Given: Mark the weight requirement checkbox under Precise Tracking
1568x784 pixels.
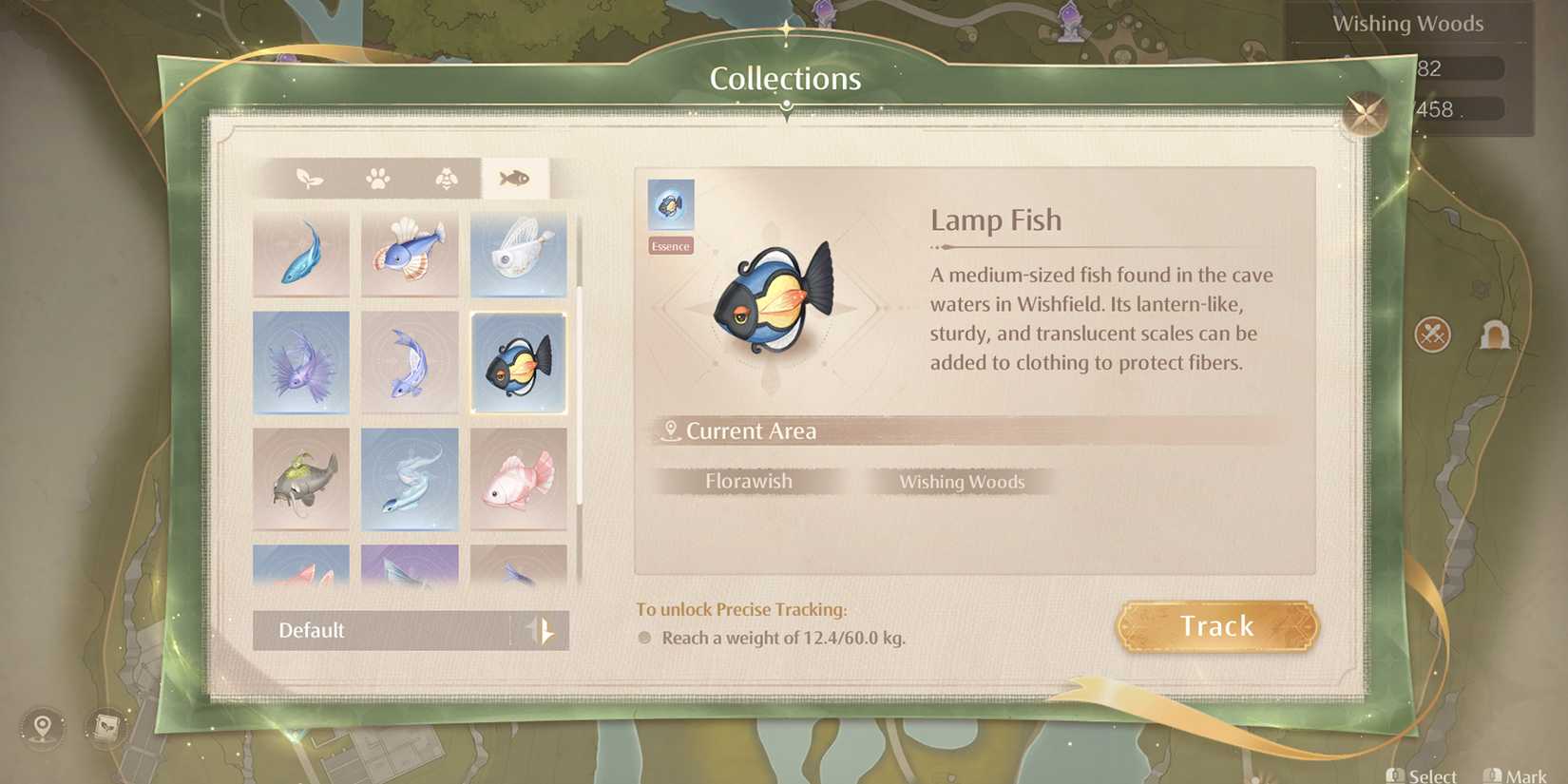Looking at the screenshot, I should pyautogui.click(x=645, y=638).
